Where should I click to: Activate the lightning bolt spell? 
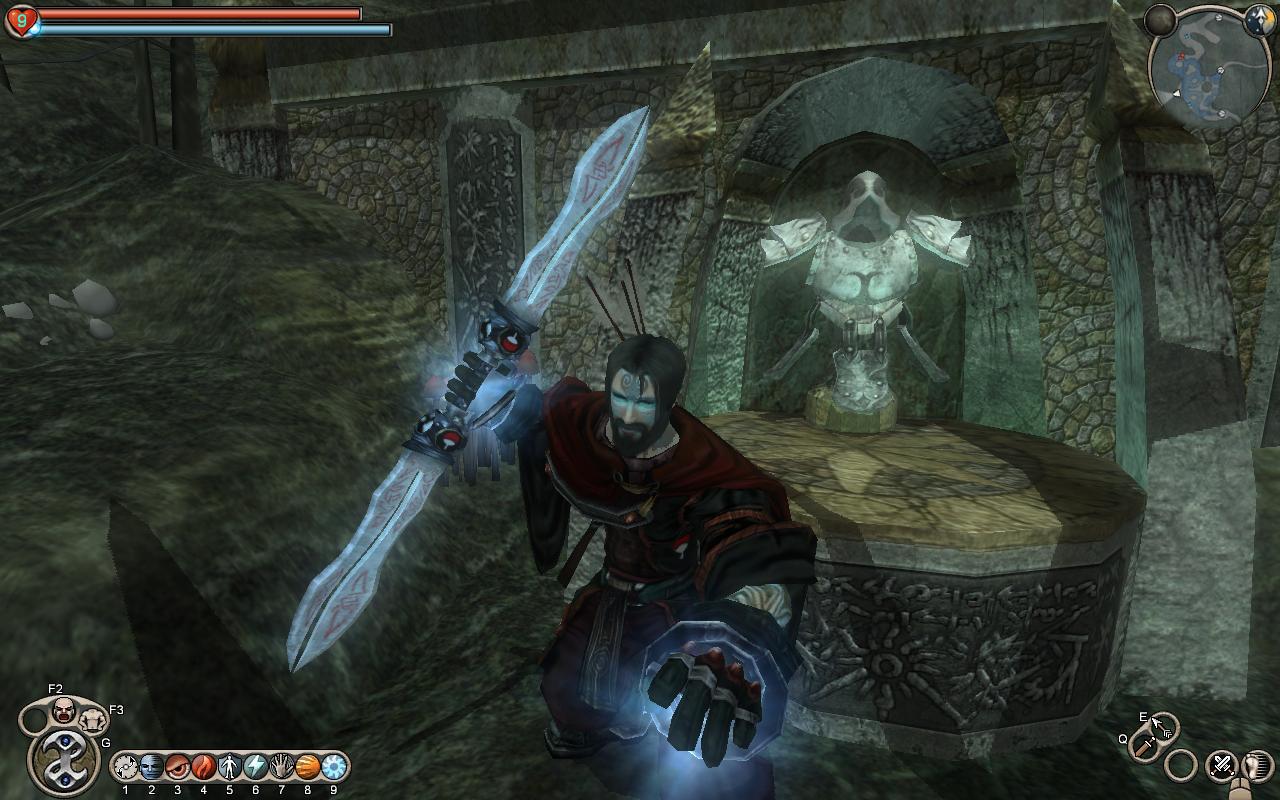click(255, 767)
